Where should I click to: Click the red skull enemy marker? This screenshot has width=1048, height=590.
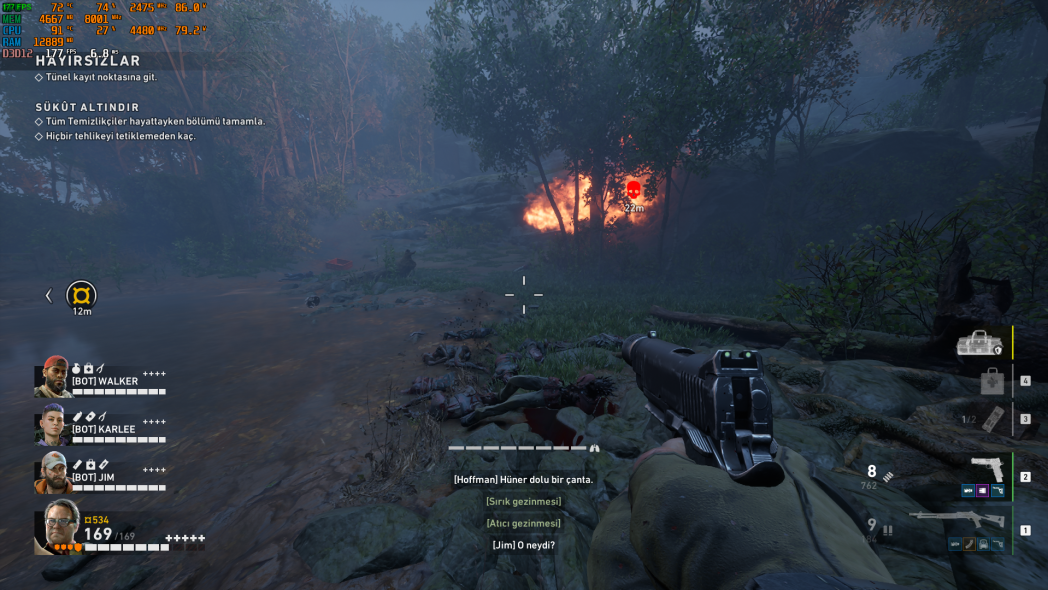(633, 189)
